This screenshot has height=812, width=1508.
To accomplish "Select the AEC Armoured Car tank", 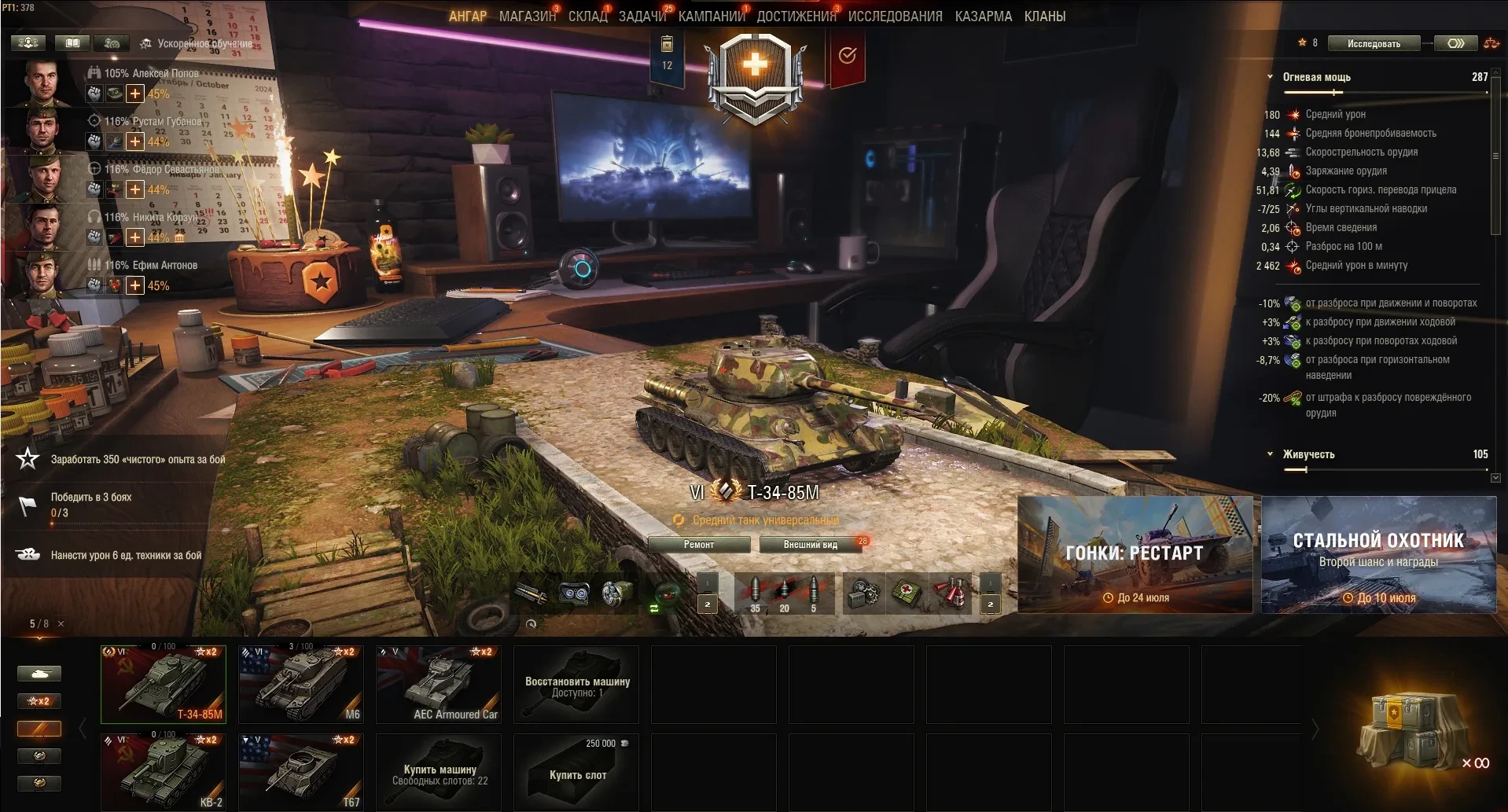I will (439, 684).
